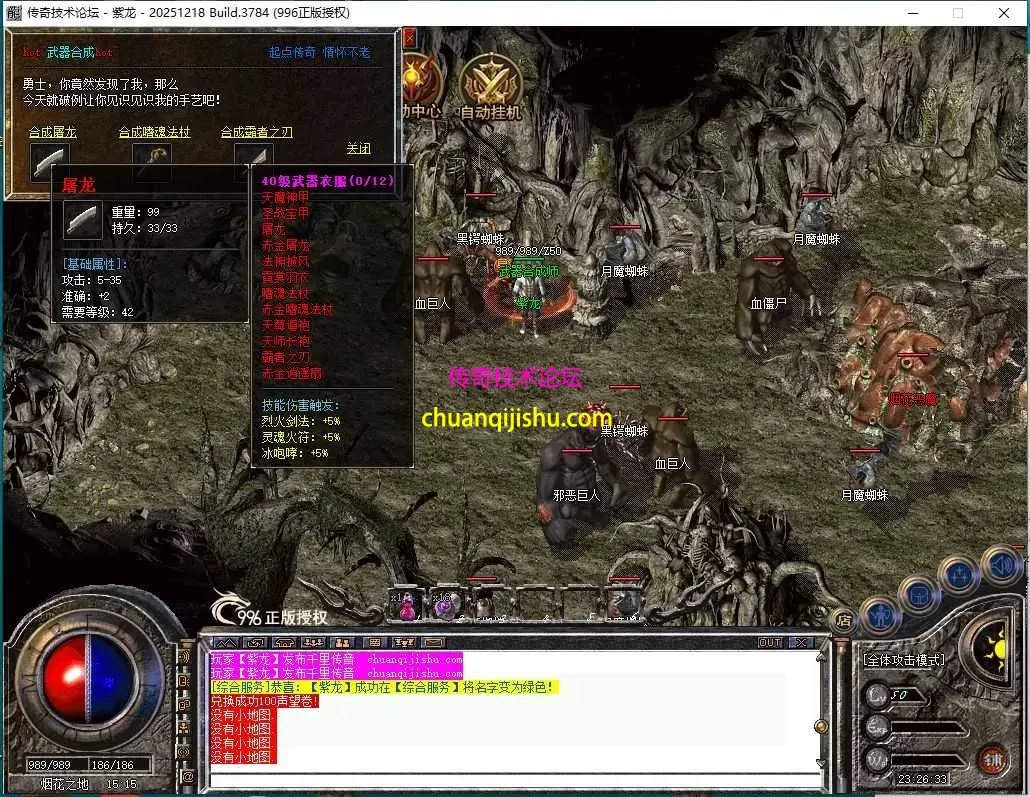Click the chat window OUT button

click(769, 642)
